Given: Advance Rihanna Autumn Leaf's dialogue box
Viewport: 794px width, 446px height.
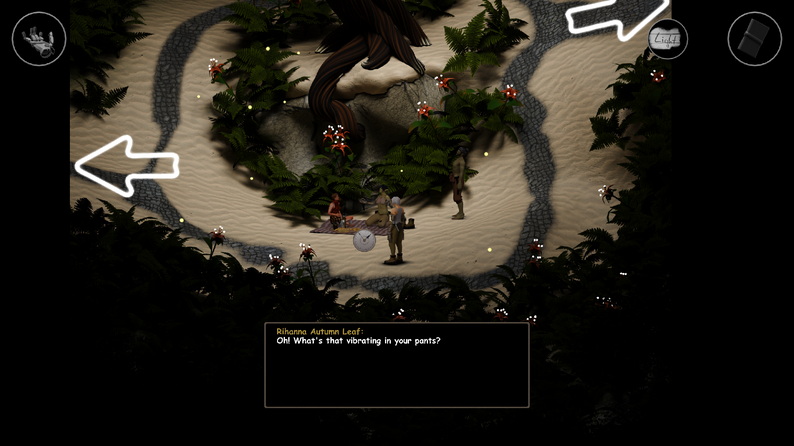Looking at the screenshot, I should 396,365.
